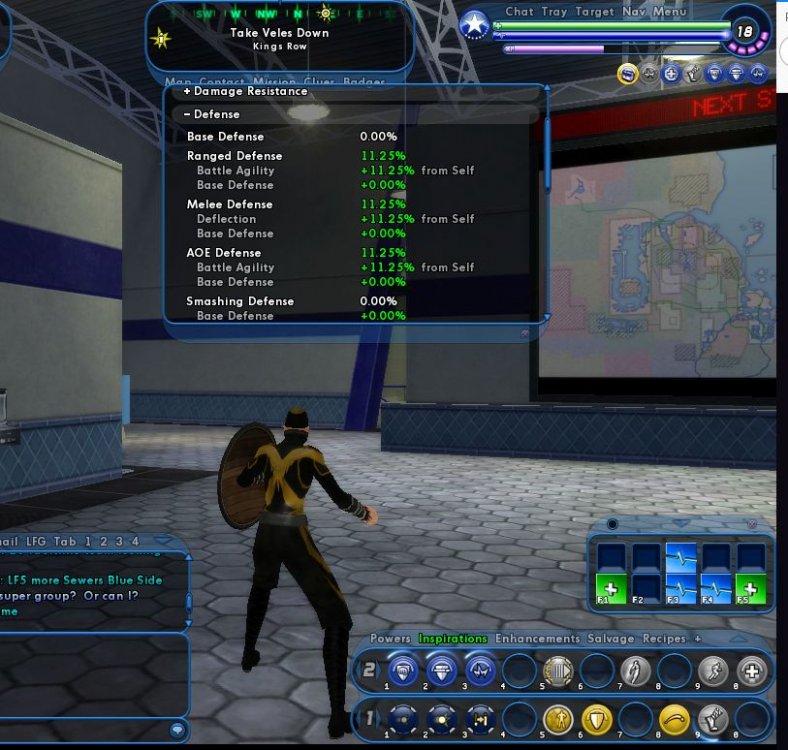
Task: Open the Chat window from top bar
Action: (519, 12)
